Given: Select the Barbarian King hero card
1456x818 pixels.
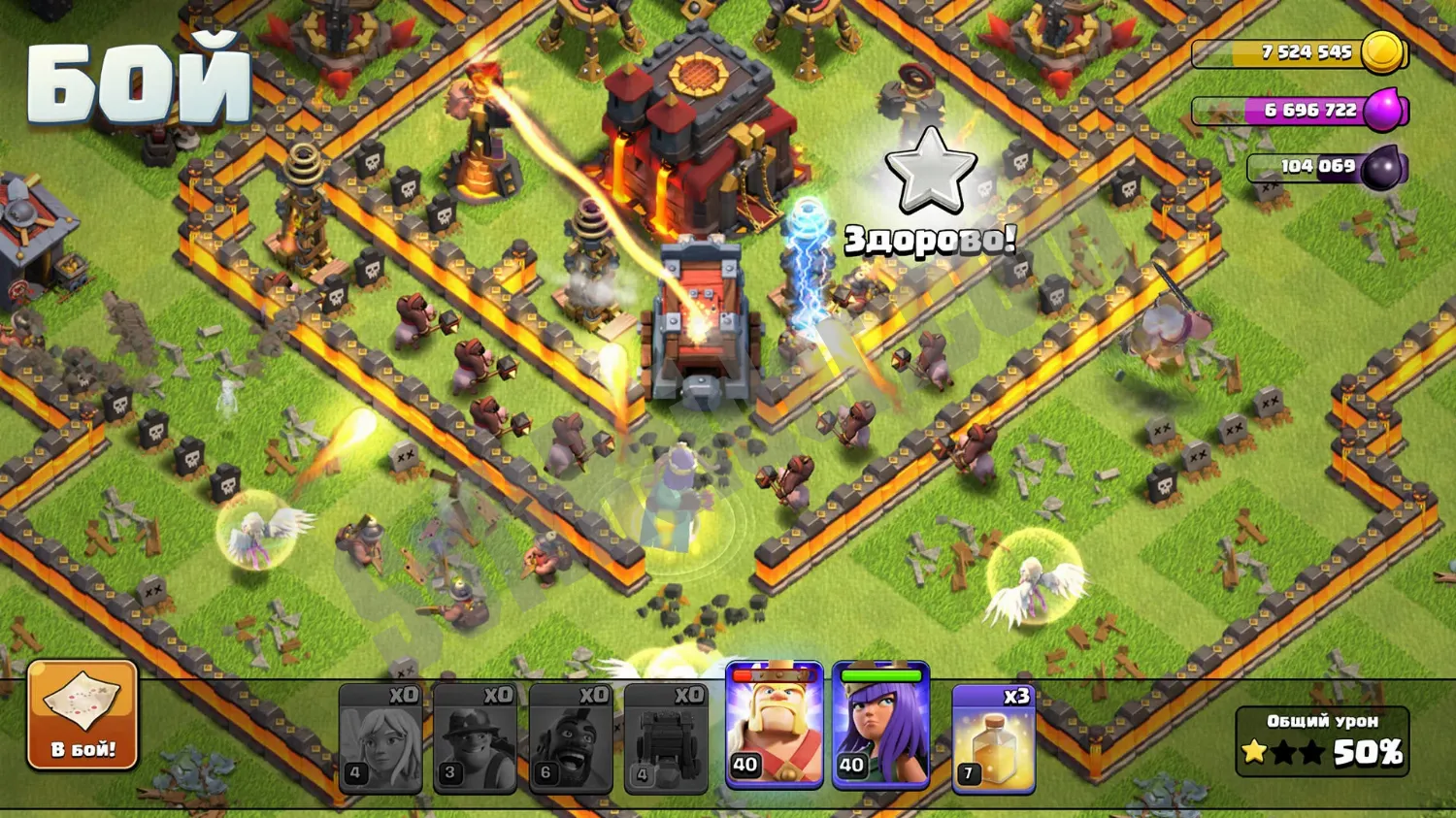Looking at the screenshot, I should click(x=774, y=726).
